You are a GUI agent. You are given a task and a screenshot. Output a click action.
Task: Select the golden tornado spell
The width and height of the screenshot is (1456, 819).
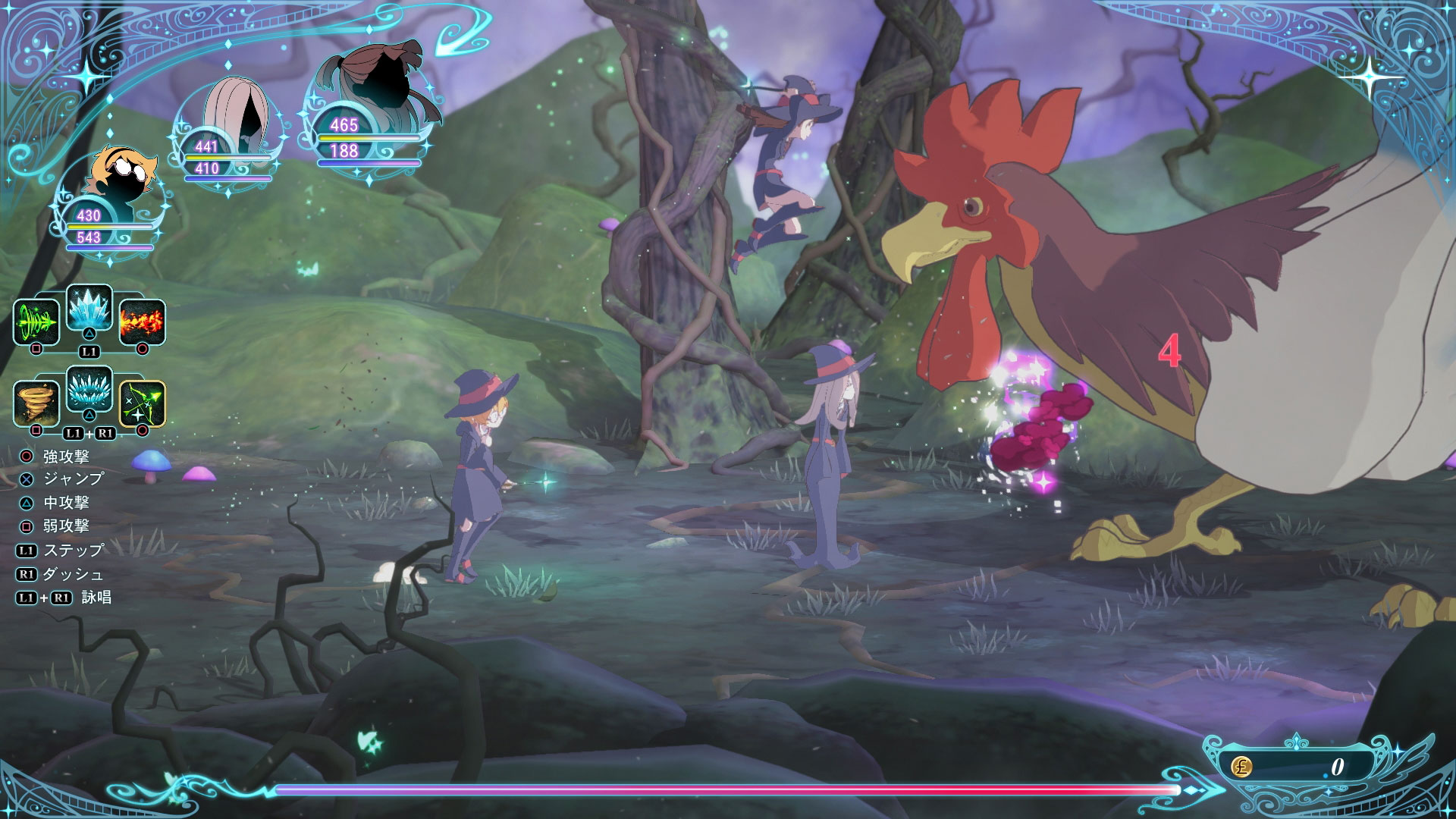point(36,403)
